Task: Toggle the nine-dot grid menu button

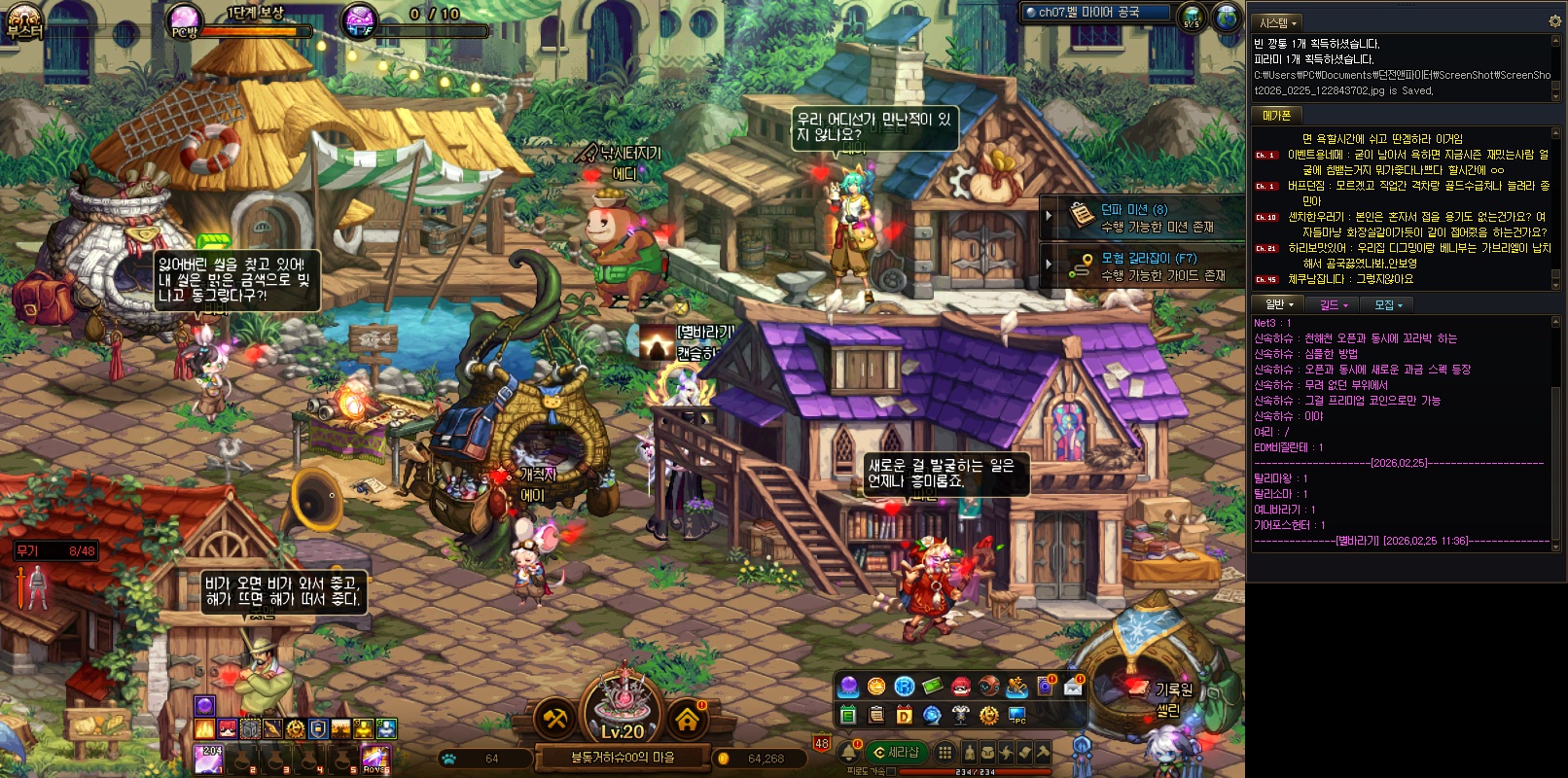Action: pos(944,752)
